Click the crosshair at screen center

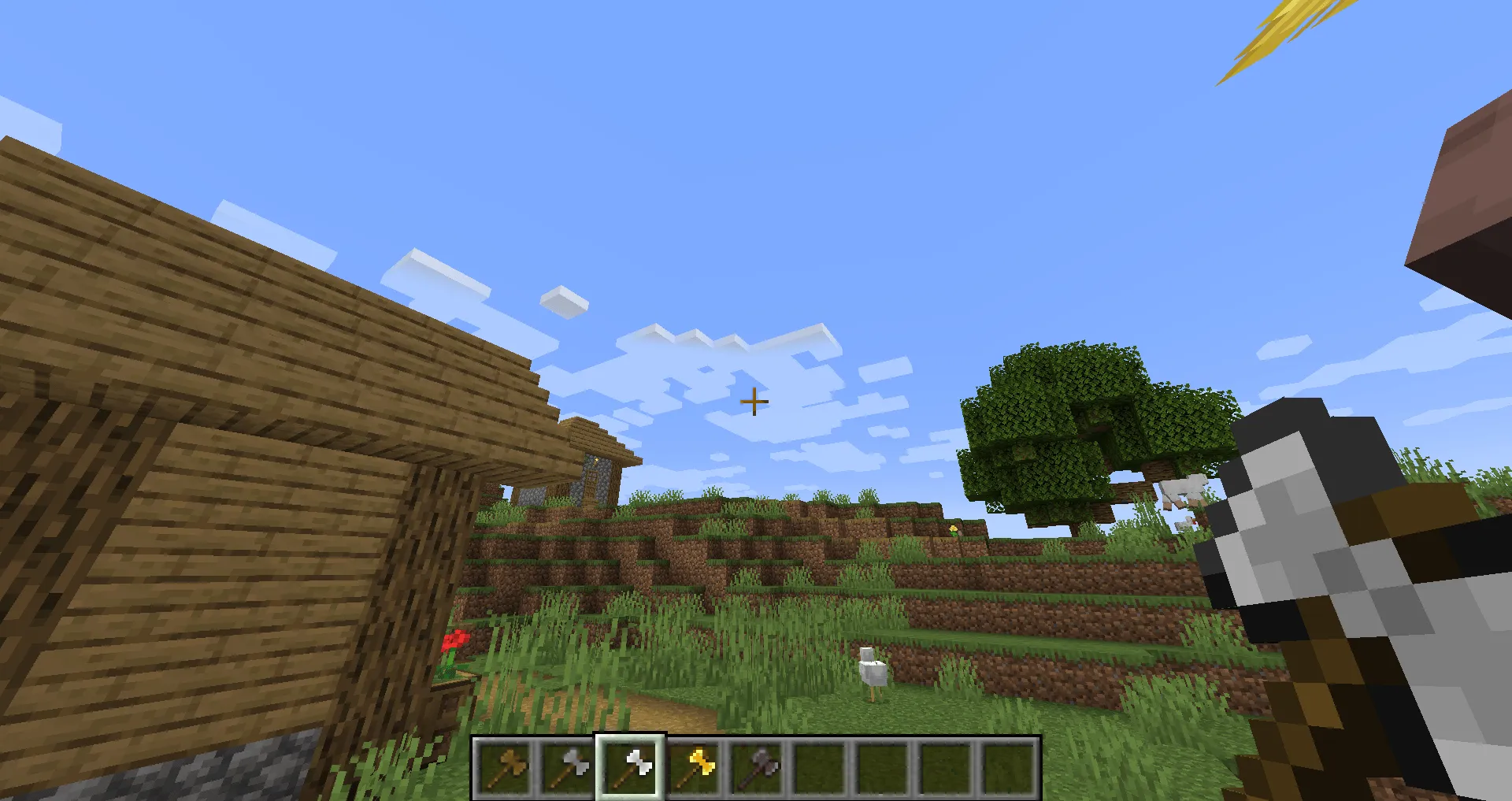(754, 402)
